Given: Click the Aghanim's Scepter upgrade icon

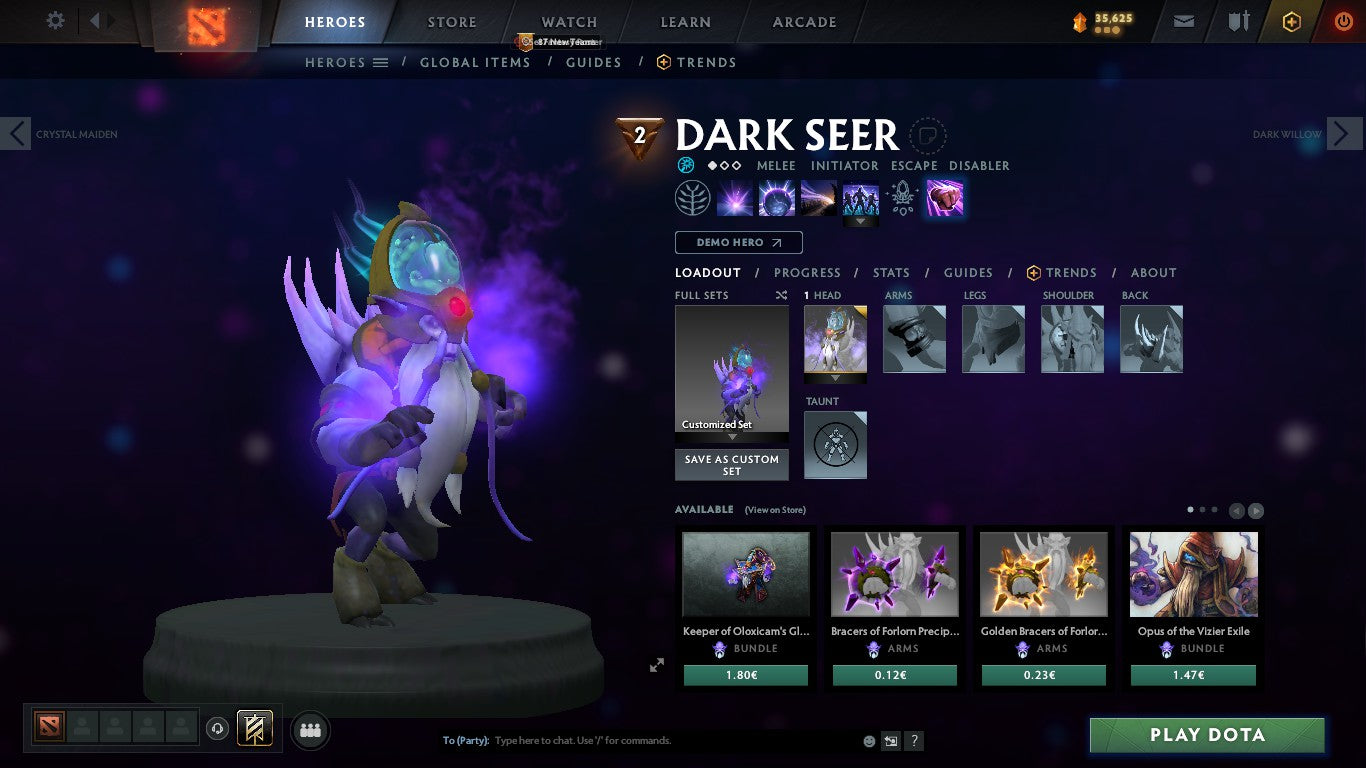Looking at the screenshot, I should tap(901, 198).
